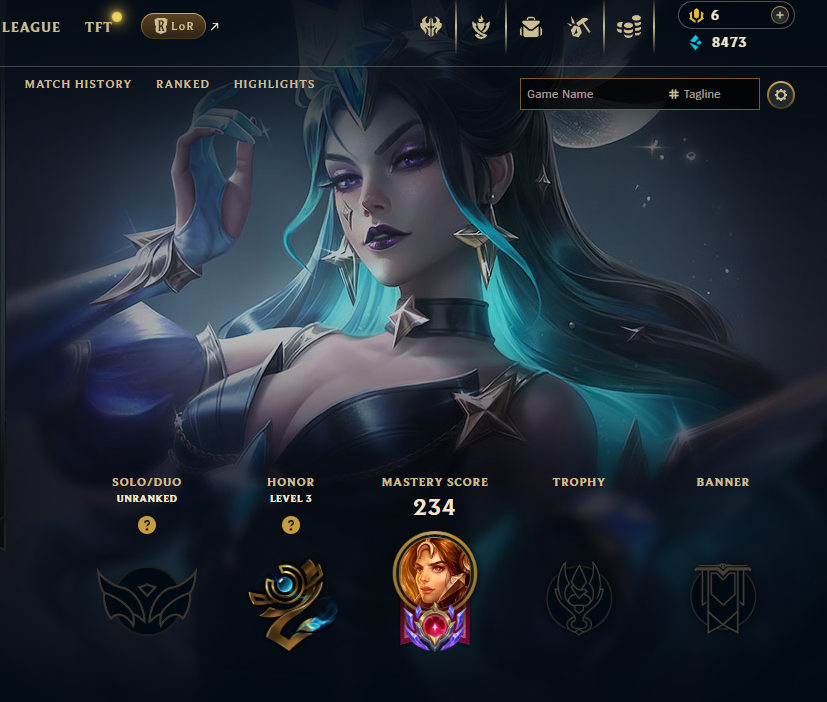Image resolution: width=827 pixels, height=702 pixels.
Task: Open the Match History tab
Action: (78, 84)
